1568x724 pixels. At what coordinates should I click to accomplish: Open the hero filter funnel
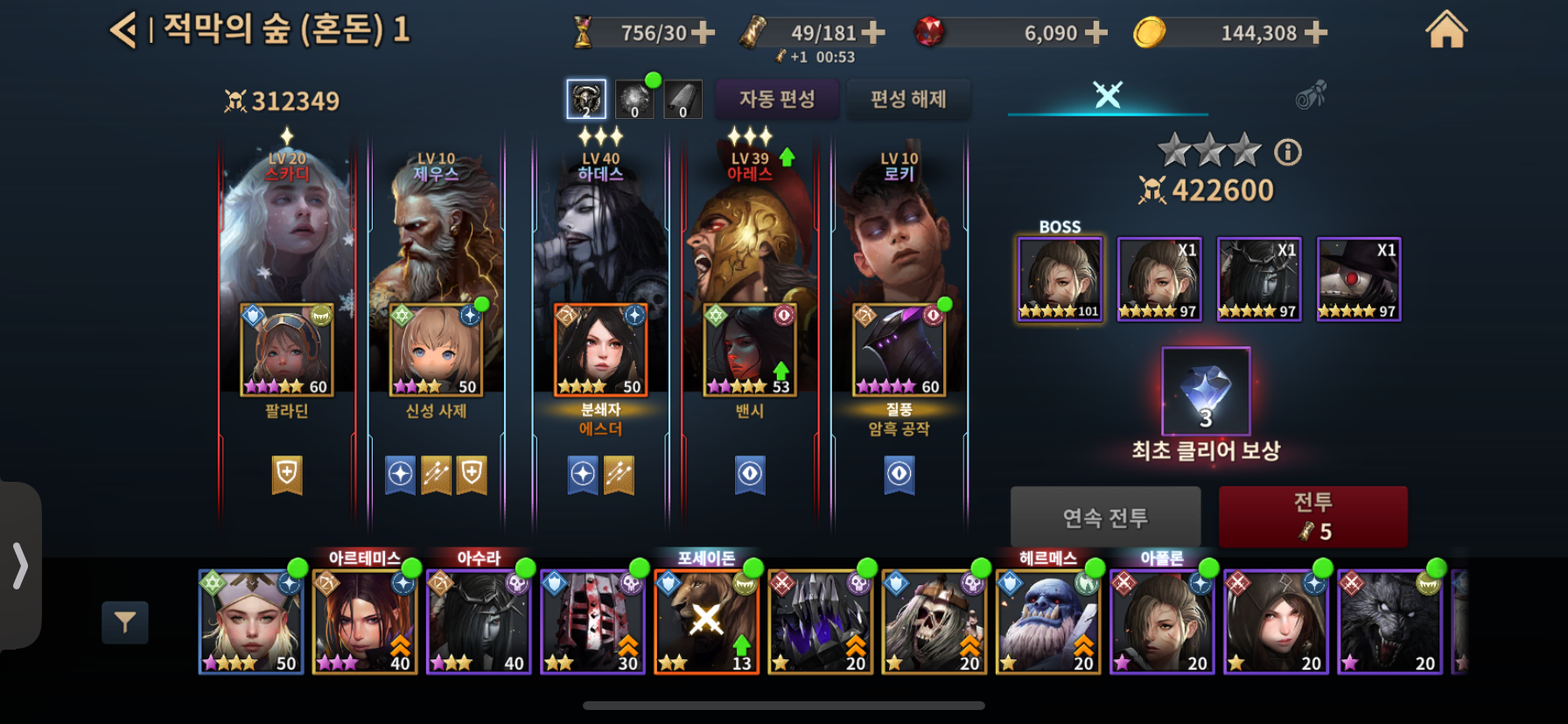(x=125, y=623)
